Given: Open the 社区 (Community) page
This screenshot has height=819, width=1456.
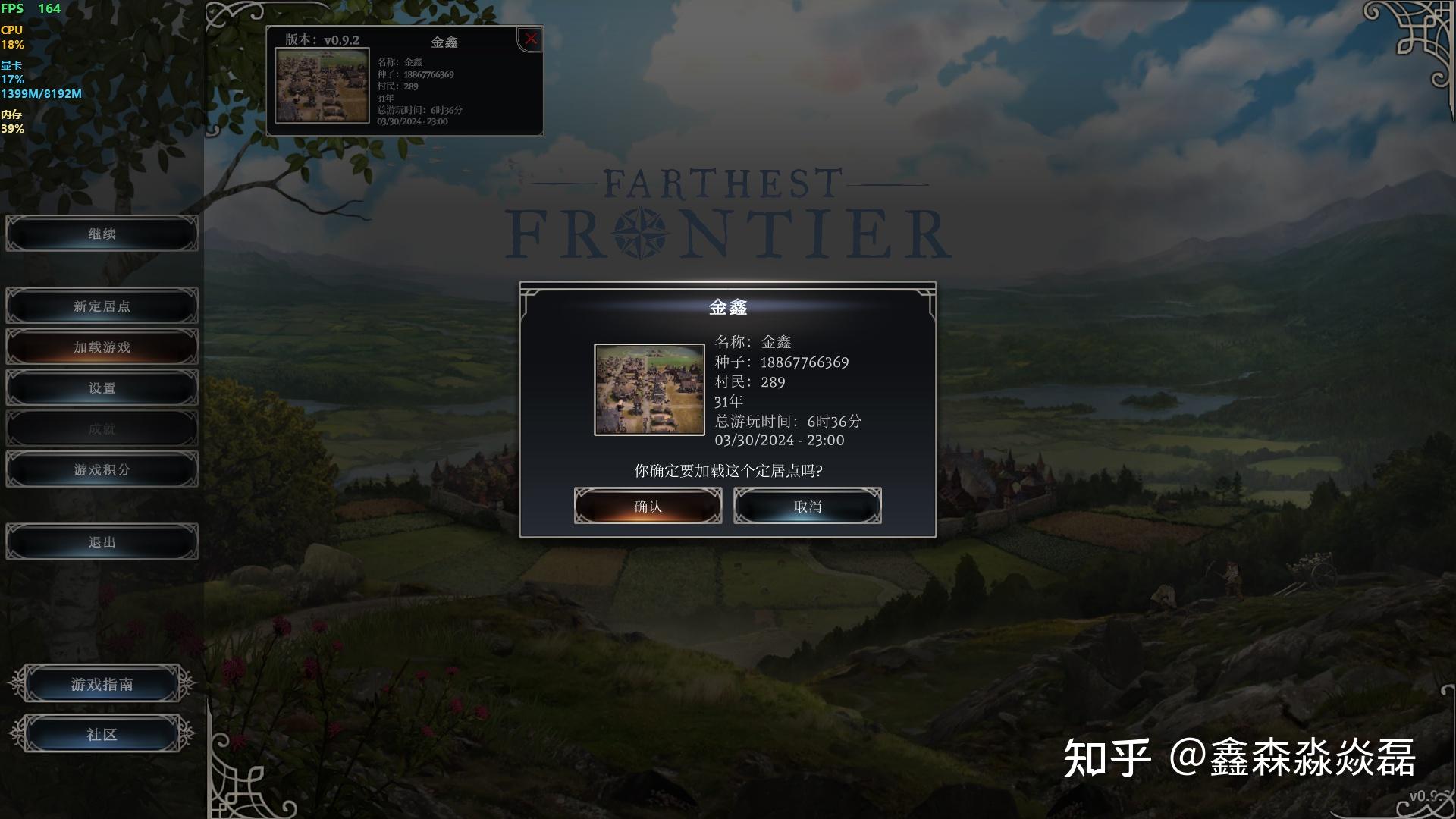Looking at the screenshot, I should pos(102,733).
